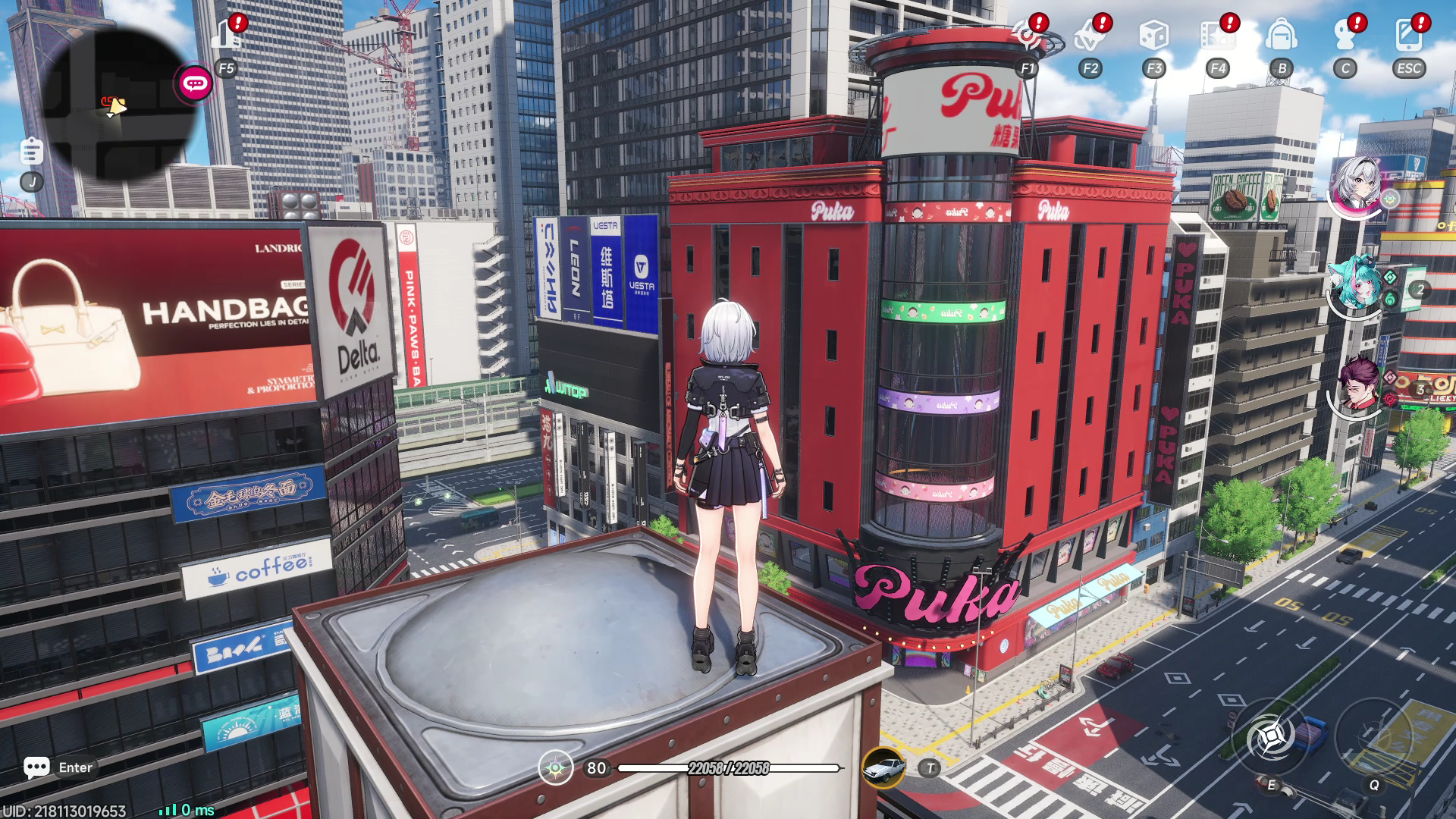Screen dimensions: 1456x819
Task: Open the dice cube icon
Action: (x=1153, y=35)
